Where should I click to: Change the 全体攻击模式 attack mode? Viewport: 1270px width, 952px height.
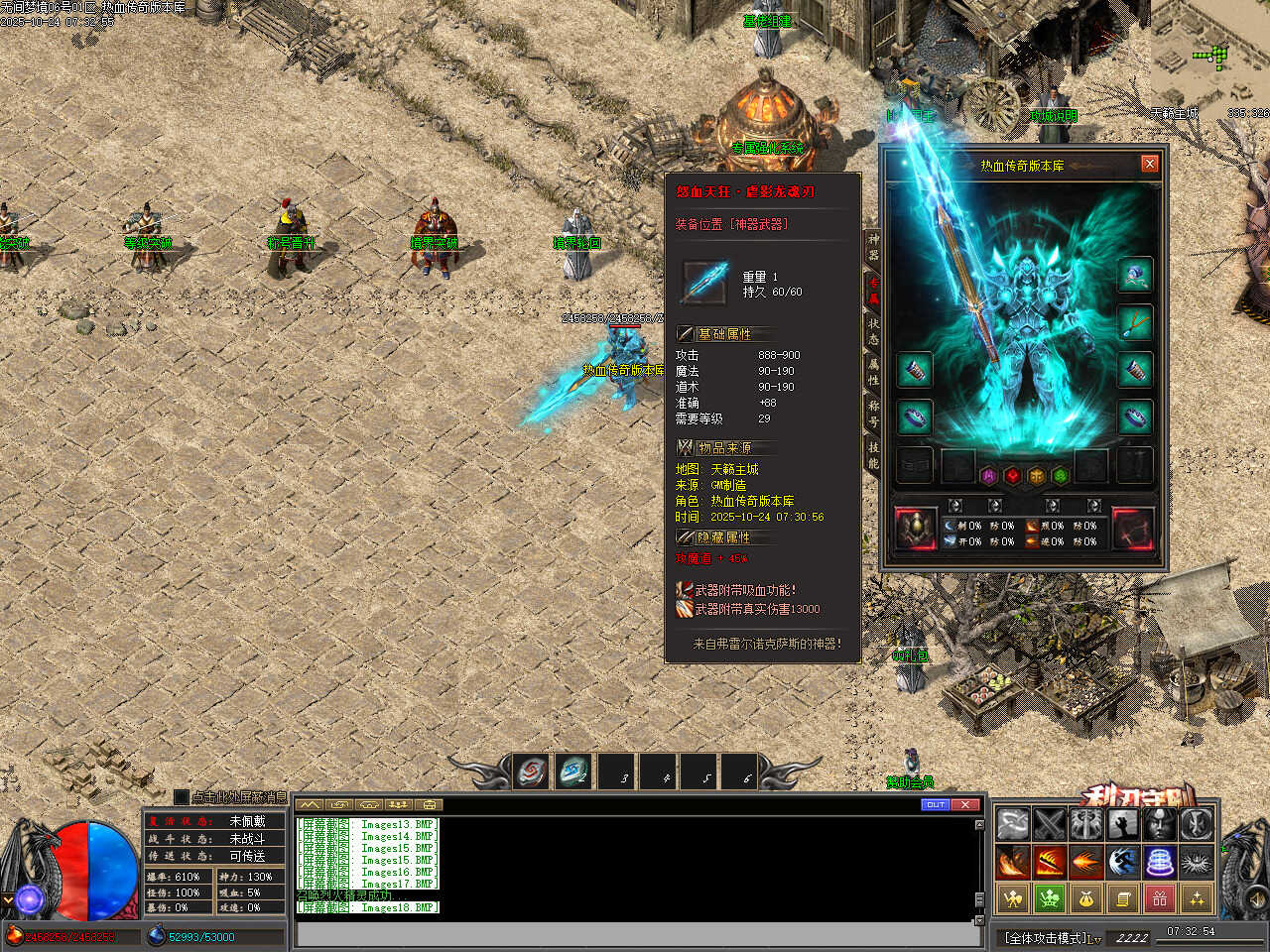[1052, 937]
